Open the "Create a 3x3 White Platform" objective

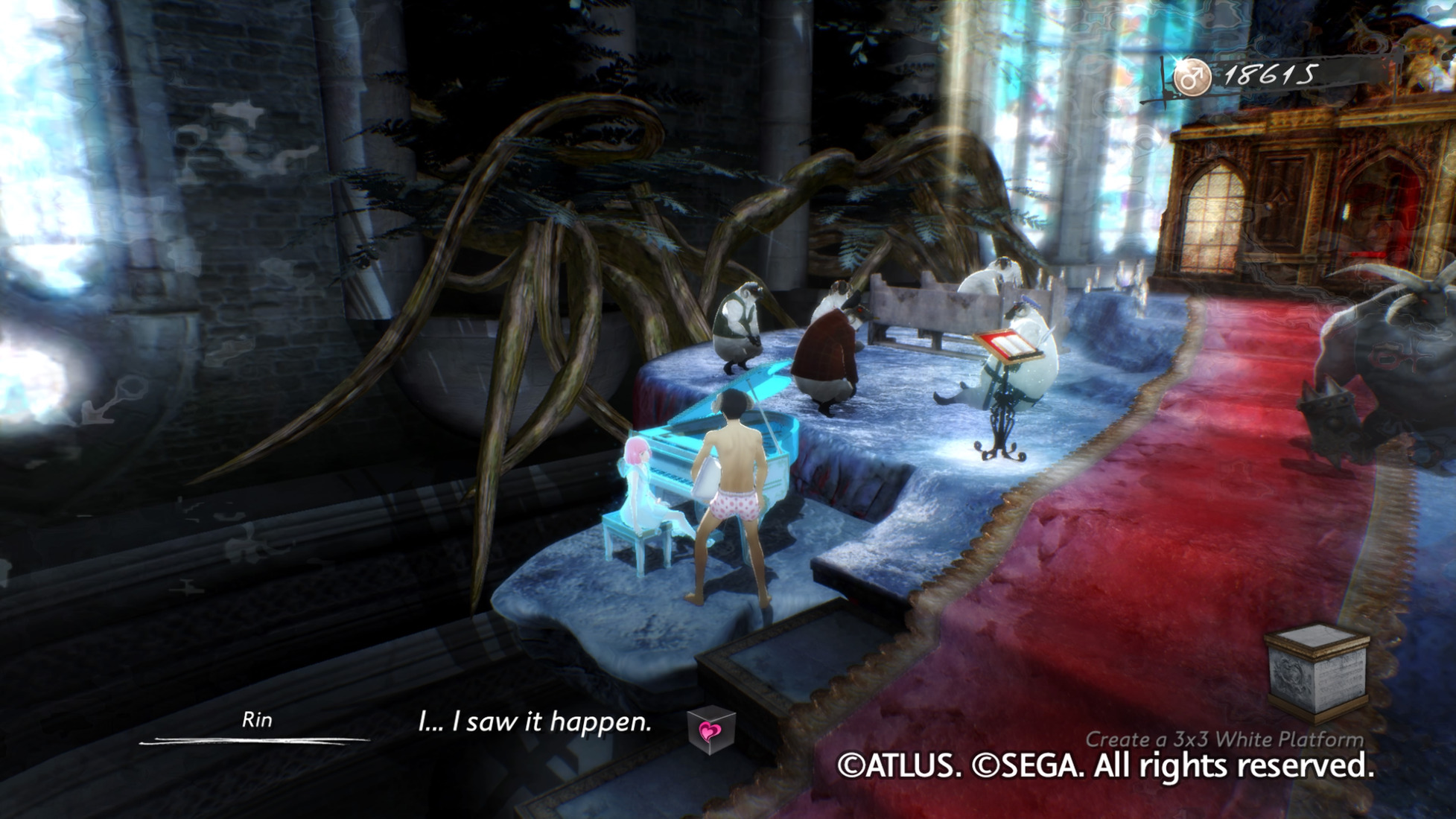click(1224, 739)
